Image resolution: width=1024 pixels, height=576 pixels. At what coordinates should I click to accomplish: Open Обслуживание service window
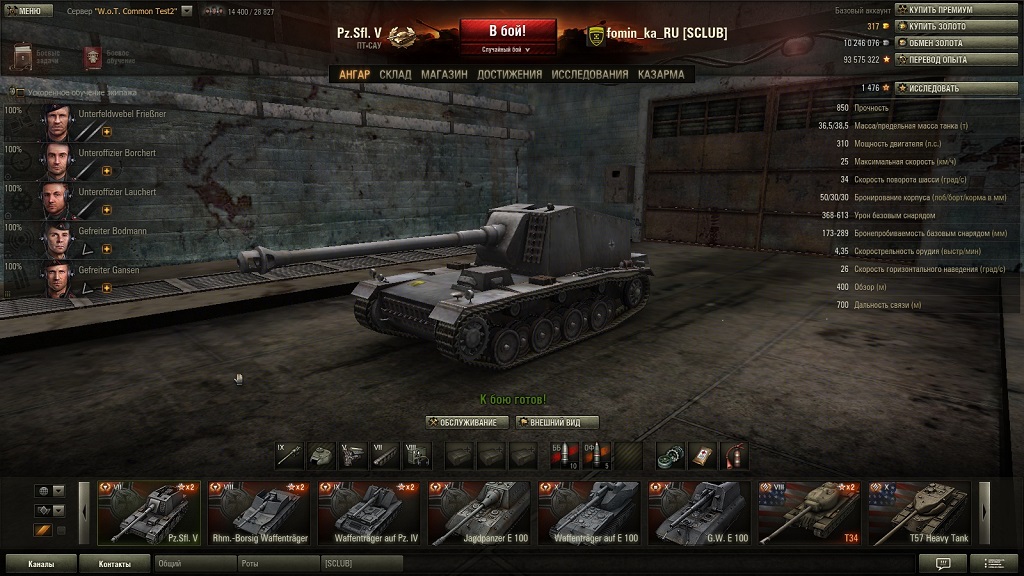click(467, 422)
